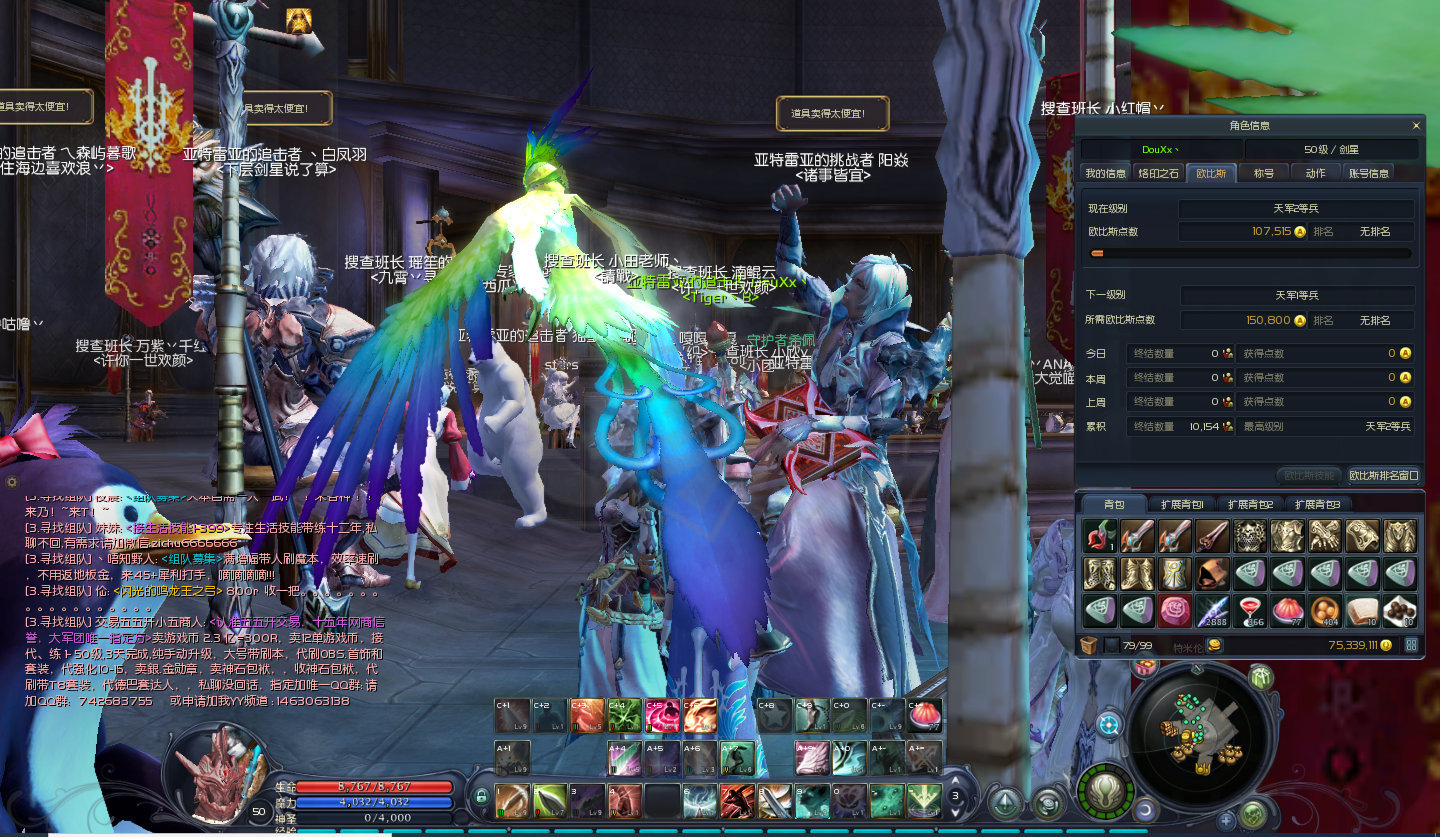The height and width of the screenshot is (837, 1440).
Task: Select the brown hood item in inventory
Action: tap(1212, 573)
